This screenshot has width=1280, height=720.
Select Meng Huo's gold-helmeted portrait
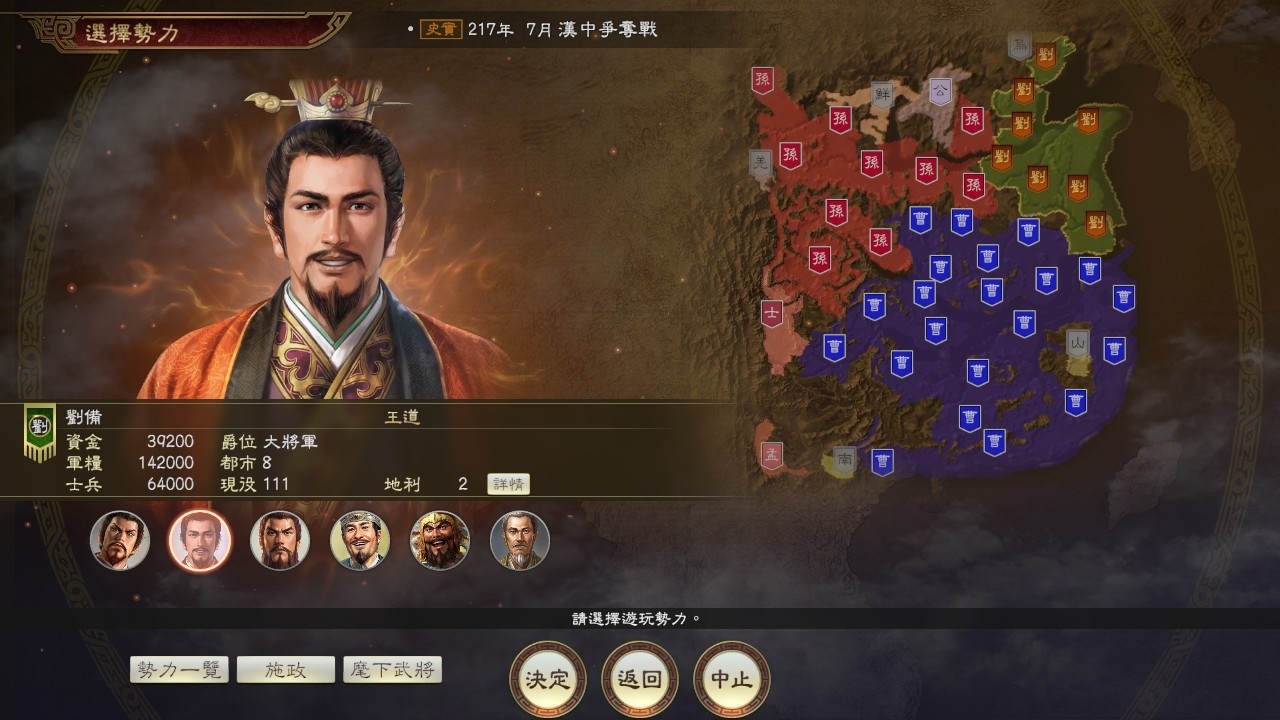[440, 540]
